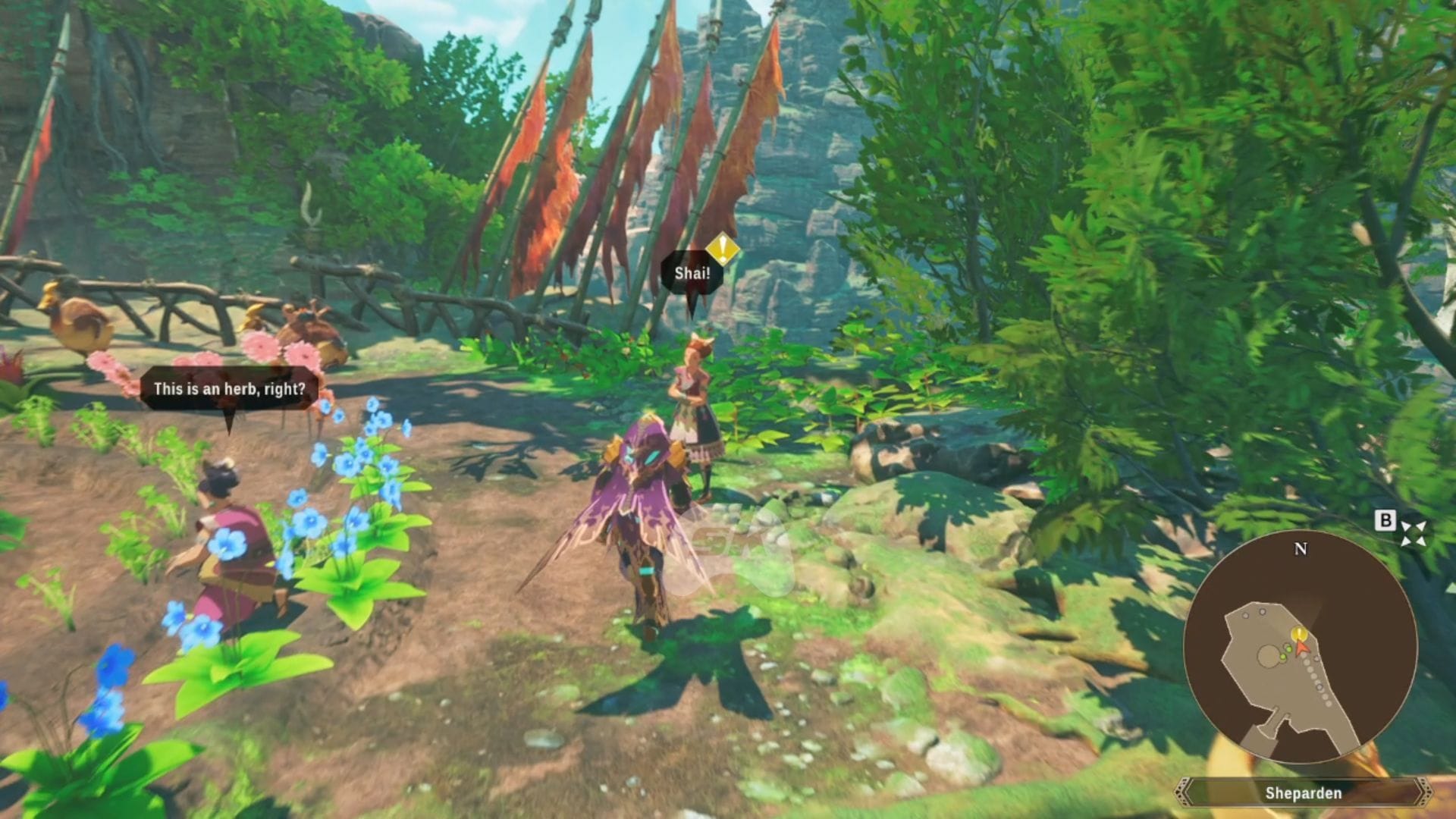Viewport: 1456px width, 819px height.
Task: Select a green NPC dot on the minimap
Action: [x=1288, y=648]
